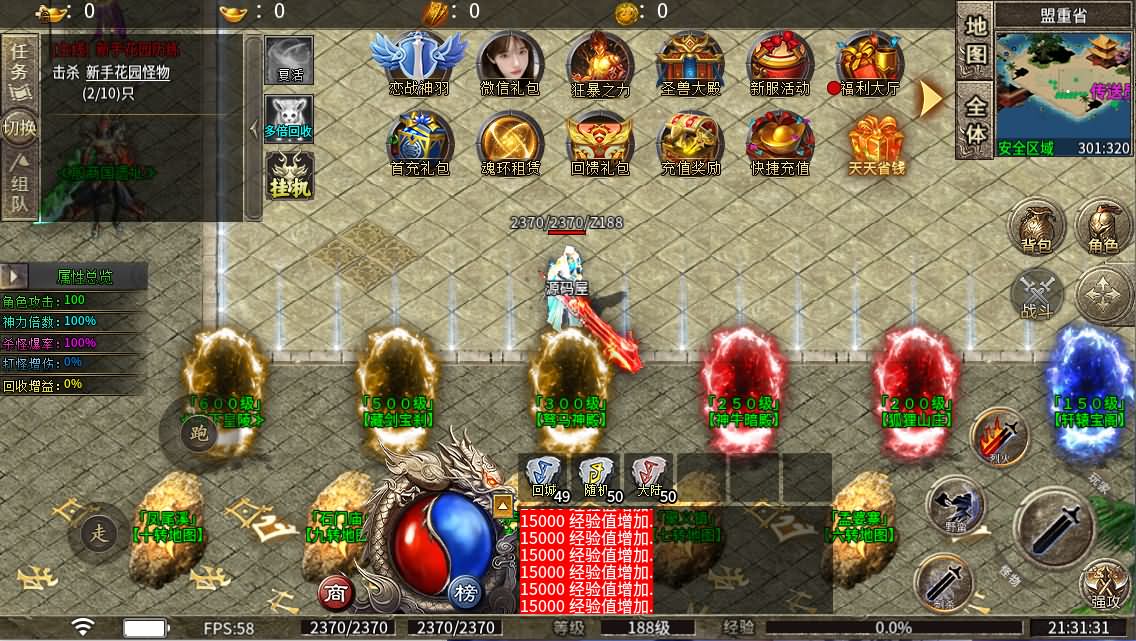The width and height of the screenshot is (1136, 641).
Task: Open the 微信礼包 gift pack
Action: (x=510, y=61)
